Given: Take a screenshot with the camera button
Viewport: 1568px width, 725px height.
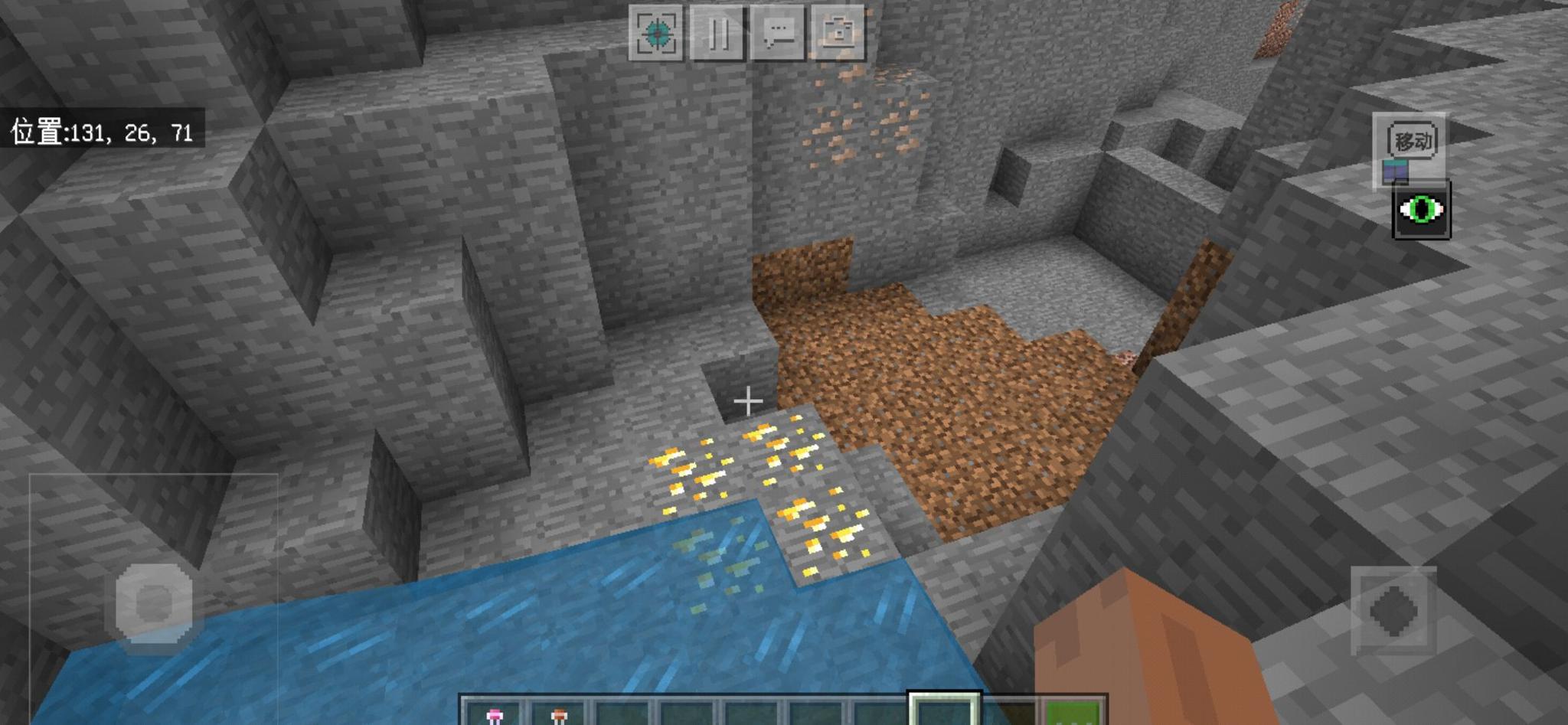Looking at the screenshot, I should [839, 33].
